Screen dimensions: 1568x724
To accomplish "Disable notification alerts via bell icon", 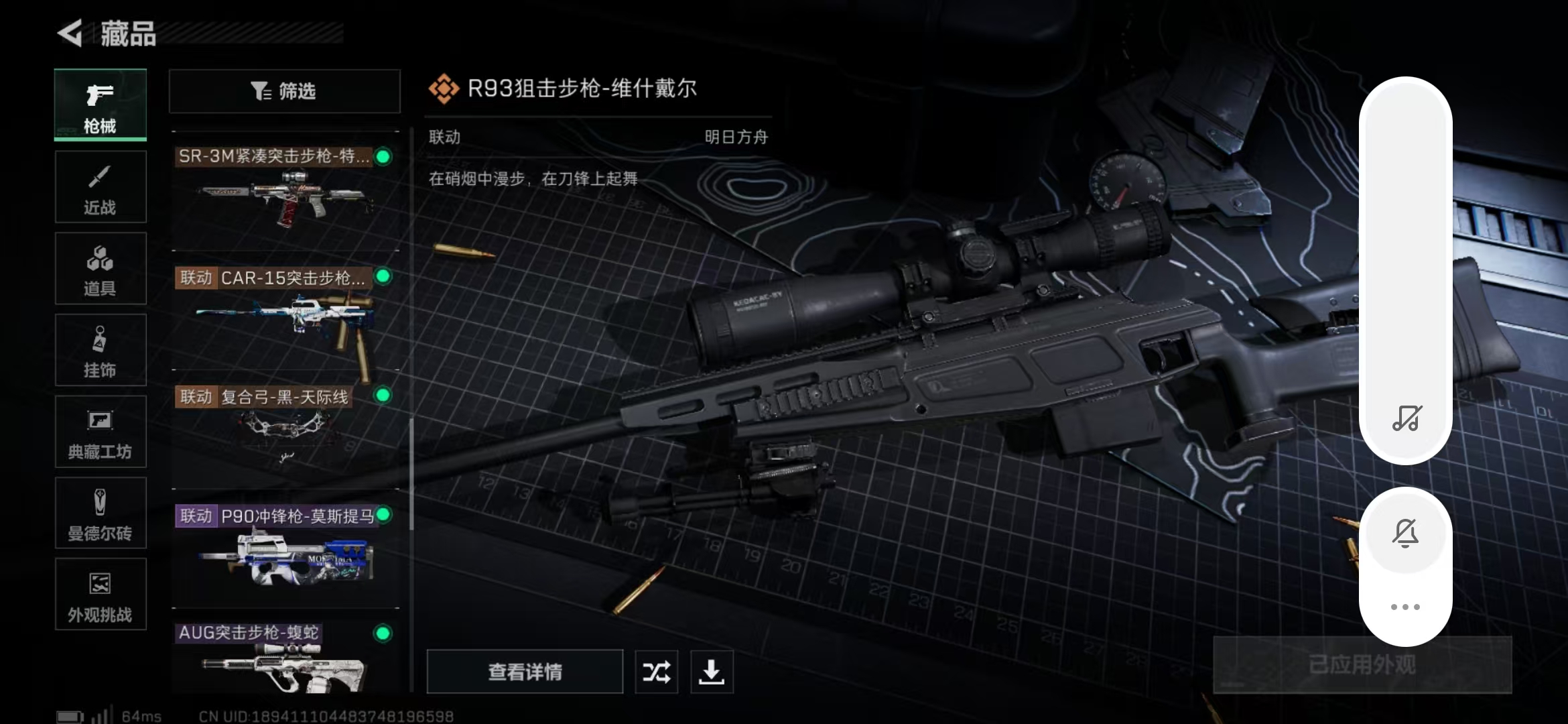I will click(x=1406, y=533).
